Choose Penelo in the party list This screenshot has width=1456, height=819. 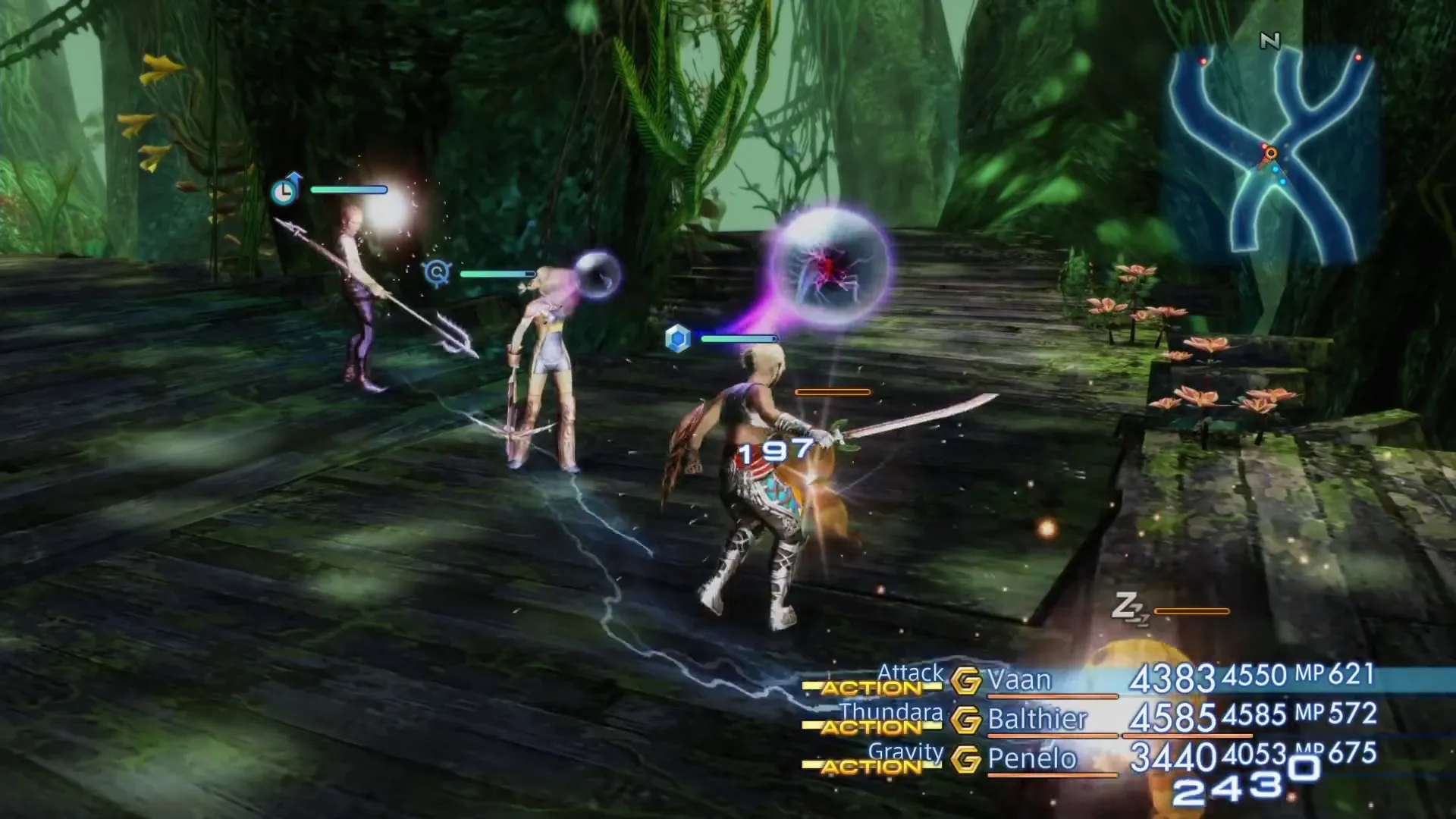tap(1031, 758)
